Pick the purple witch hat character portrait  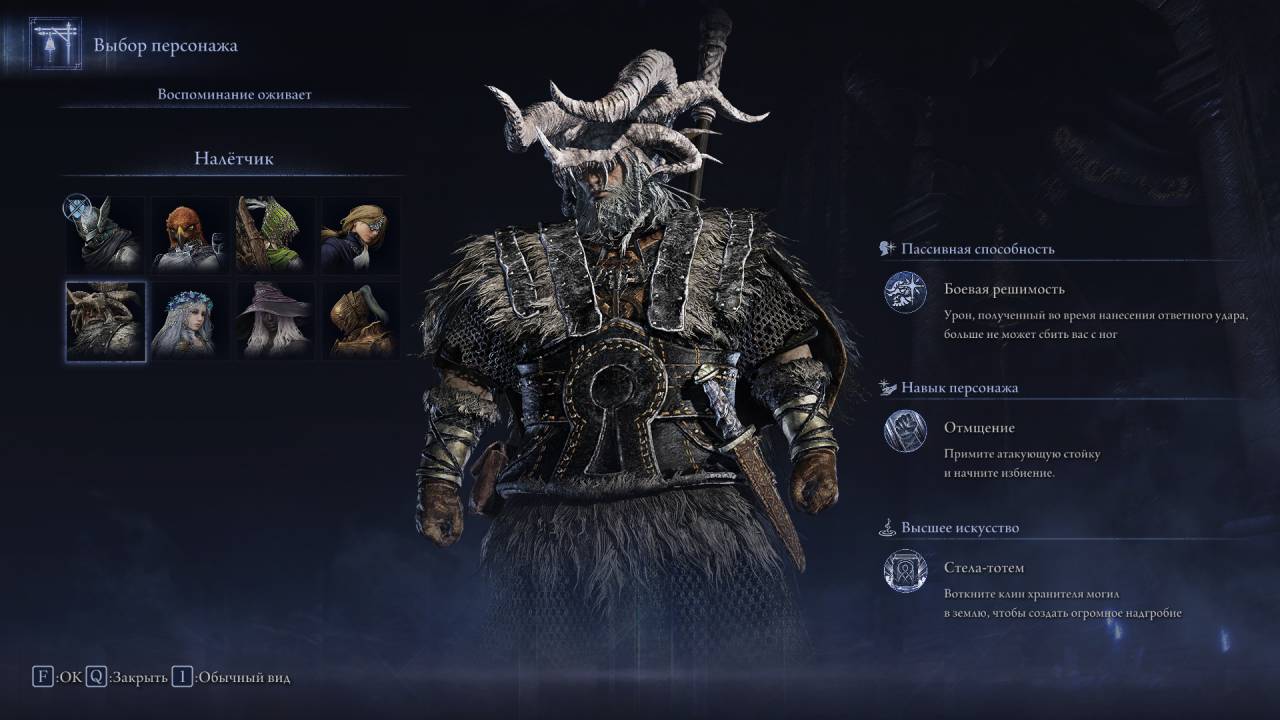(x=275, y=320)
